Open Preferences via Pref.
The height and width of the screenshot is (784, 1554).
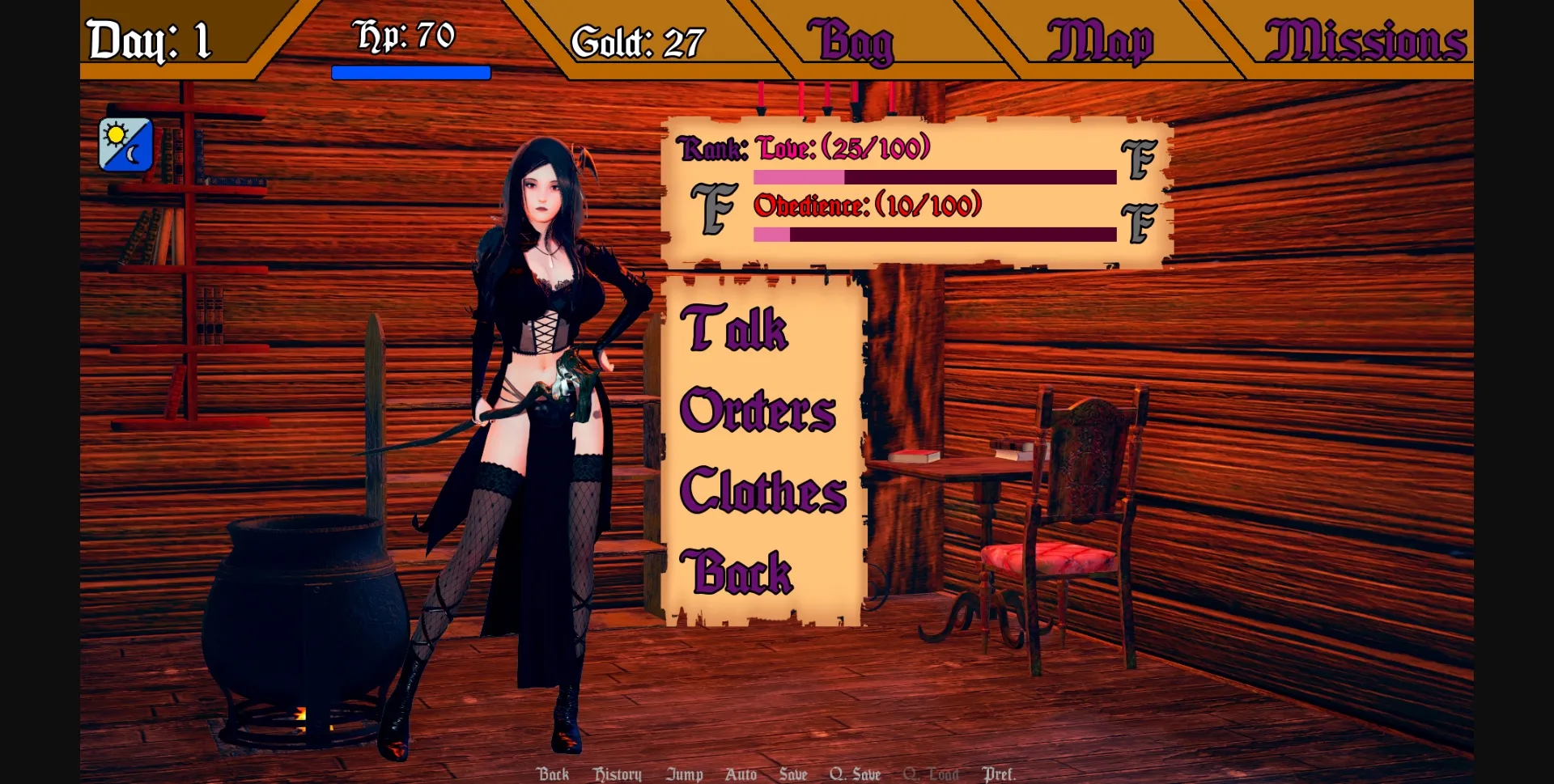[1000, 774]
